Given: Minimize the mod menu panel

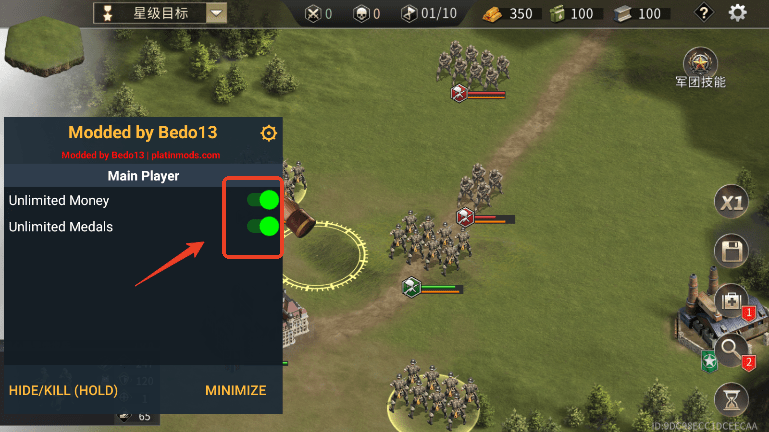Looking at the screenshot, I should tap(235, 390).
